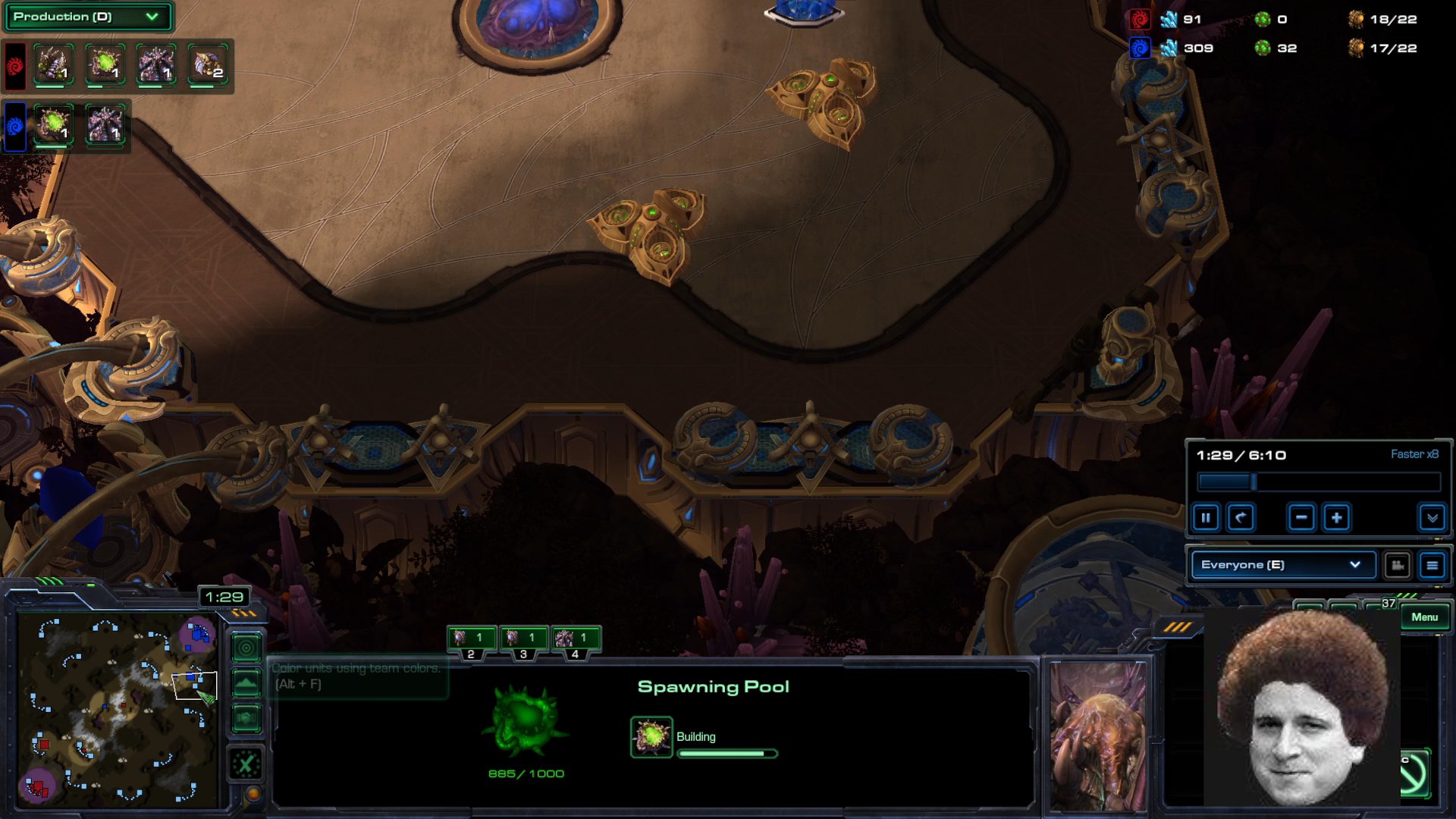Select control group 2 tab above the command card
Screen dimensions: 1456x819
(472, 639)
